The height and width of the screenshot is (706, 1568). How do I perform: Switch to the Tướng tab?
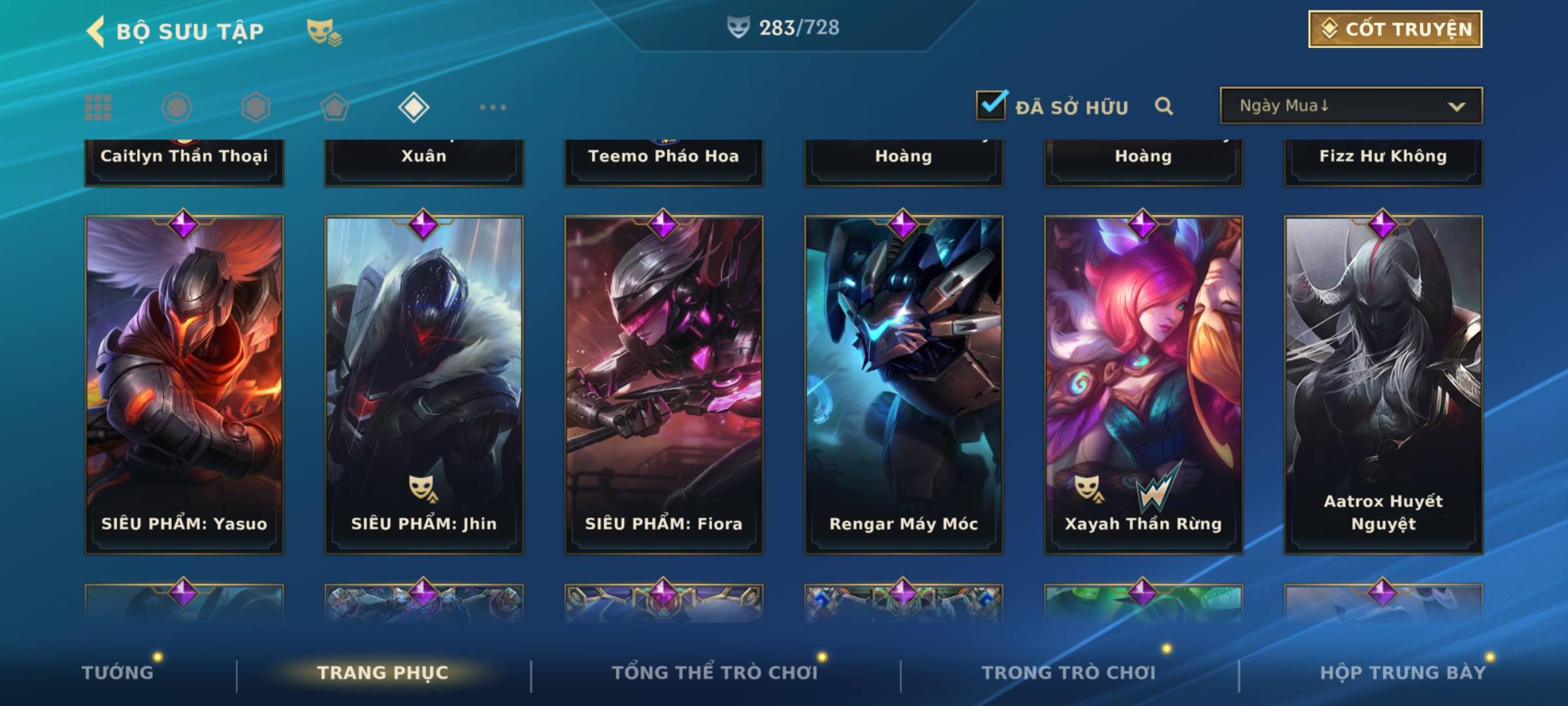tap(118, 673)
